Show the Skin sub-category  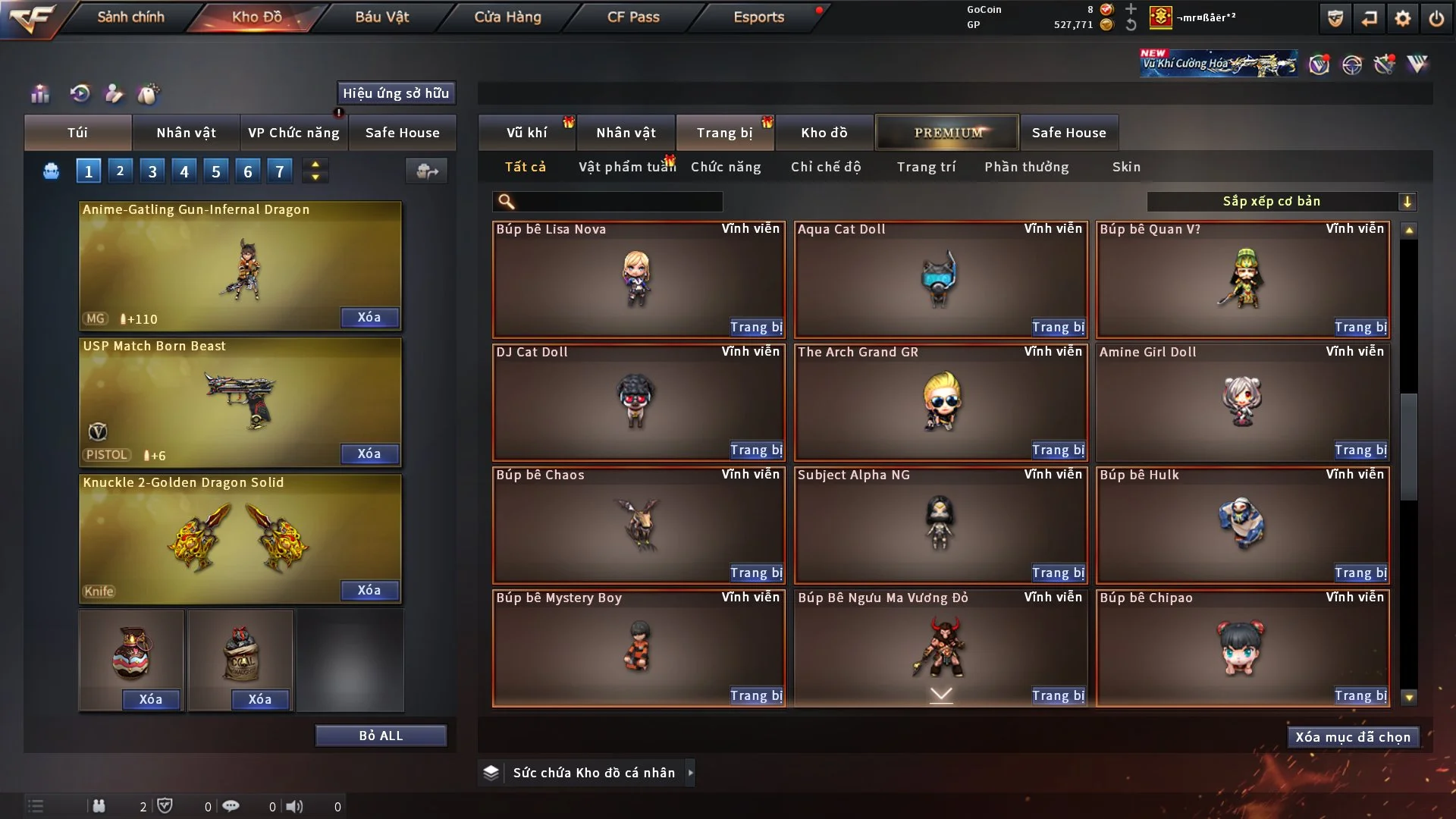[1126, 167]
